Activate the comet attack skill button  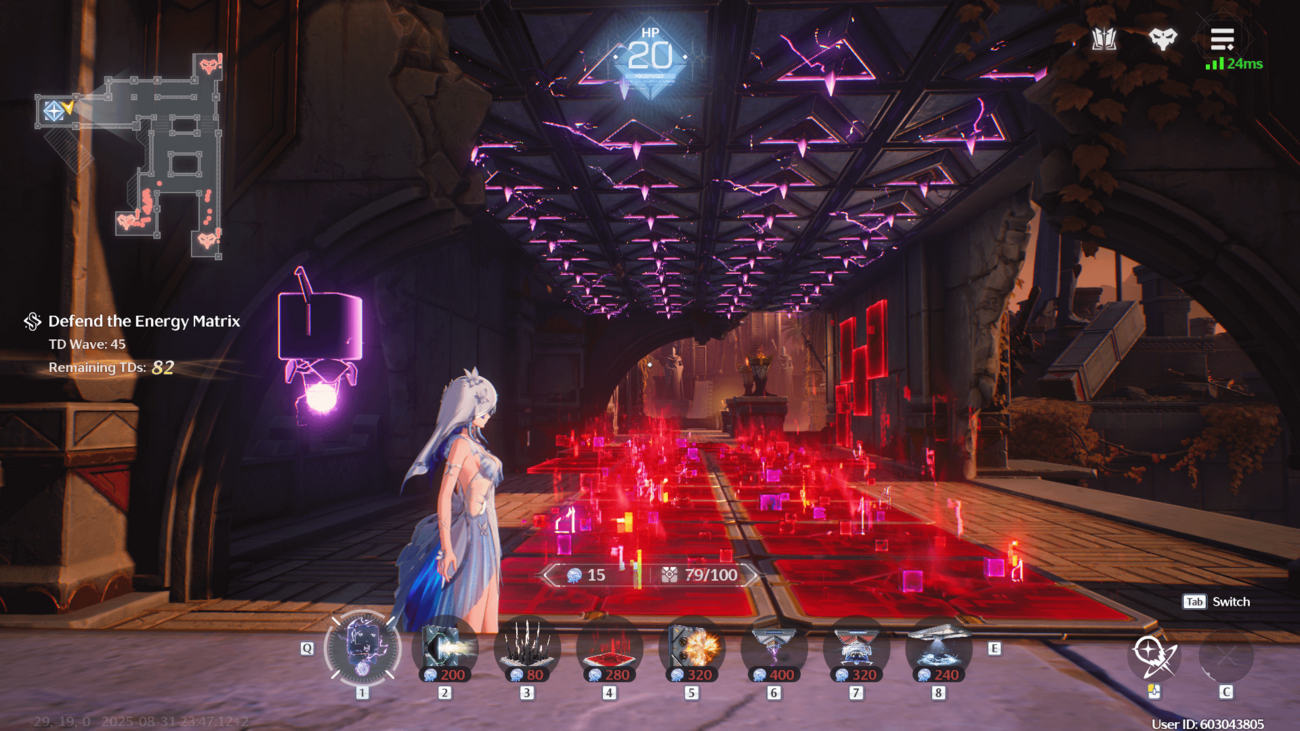1153,656
